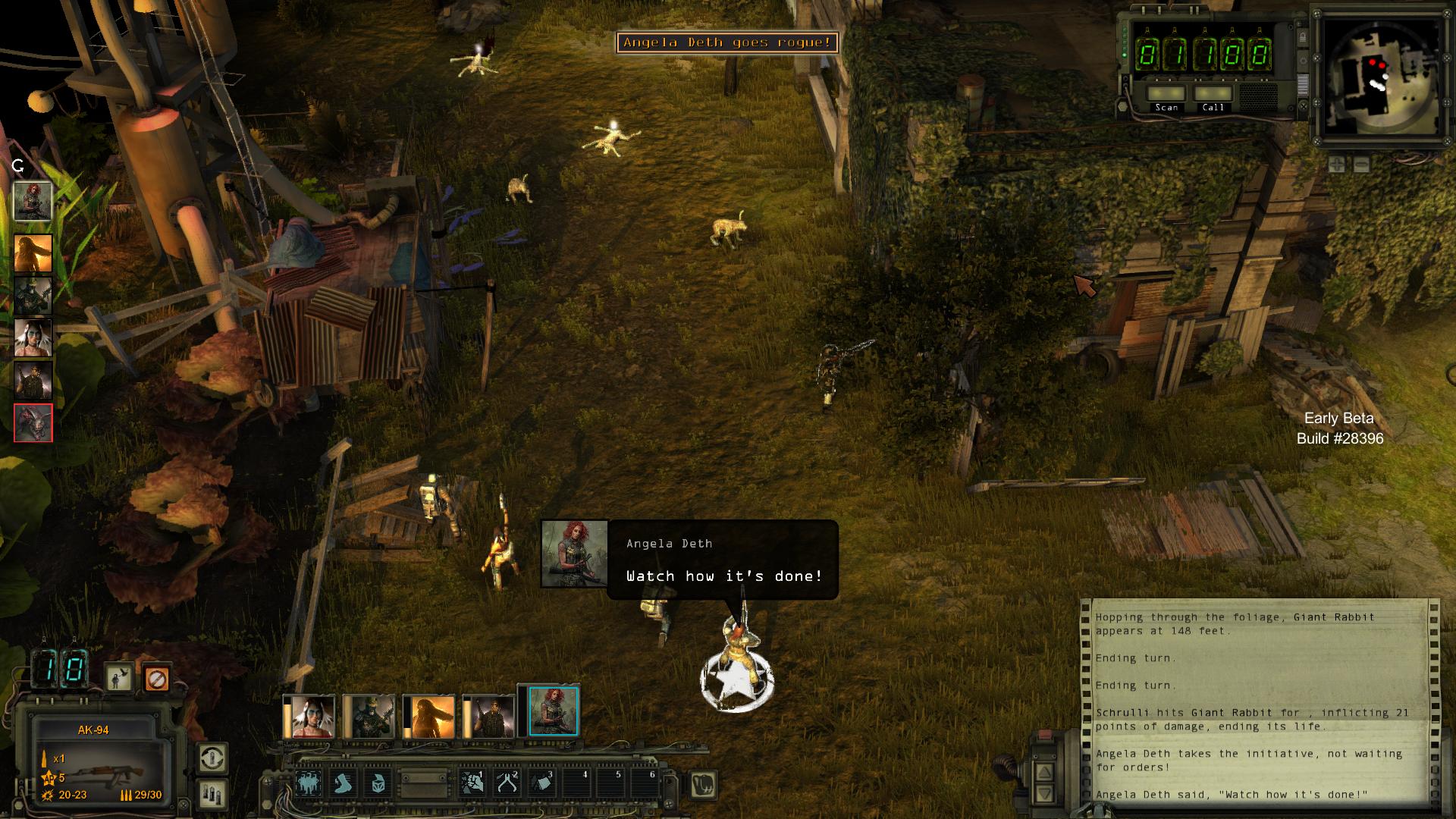
Task: Zoom in the minimap with plus button
Action: (x=1337, y=164)
